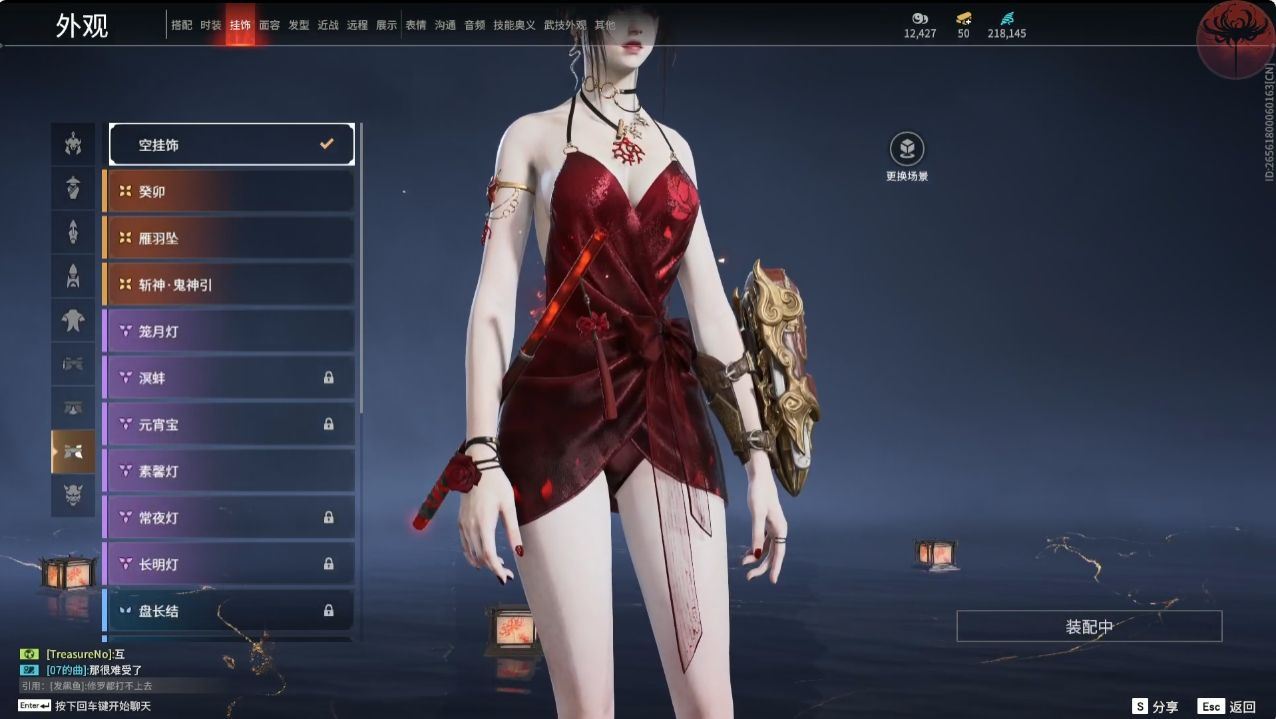Share the outfit with 分享
The height and width of the screenshot is (719, 1276).
coord(1155,706)
